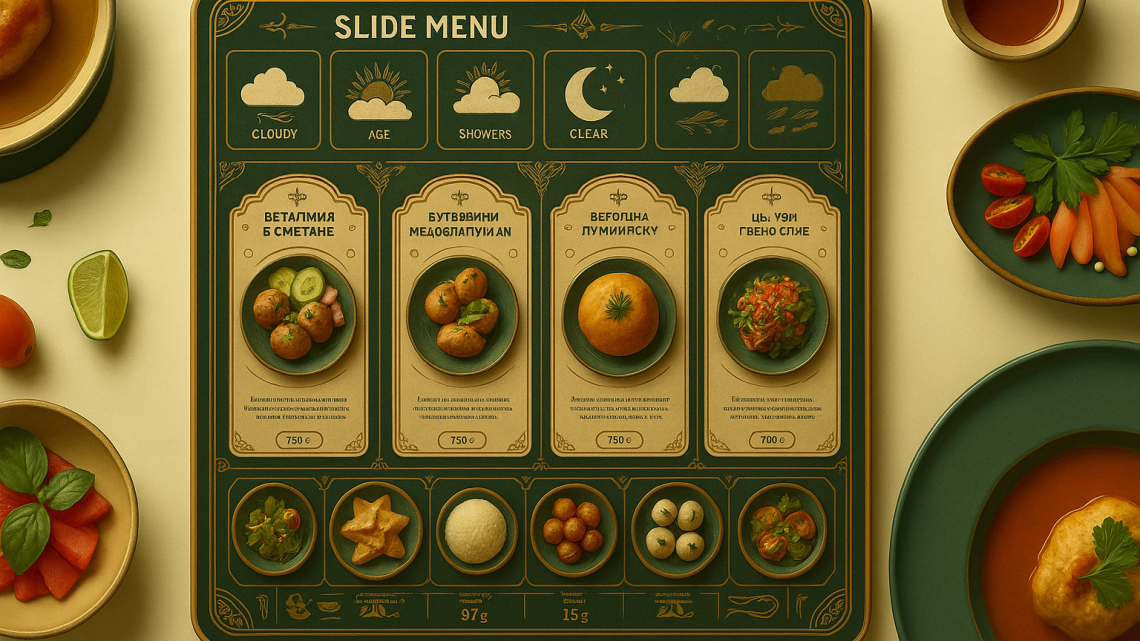Screen dimensions: 1140x641
Task: Click the 700 price button
Action: [x=772, y=440]
